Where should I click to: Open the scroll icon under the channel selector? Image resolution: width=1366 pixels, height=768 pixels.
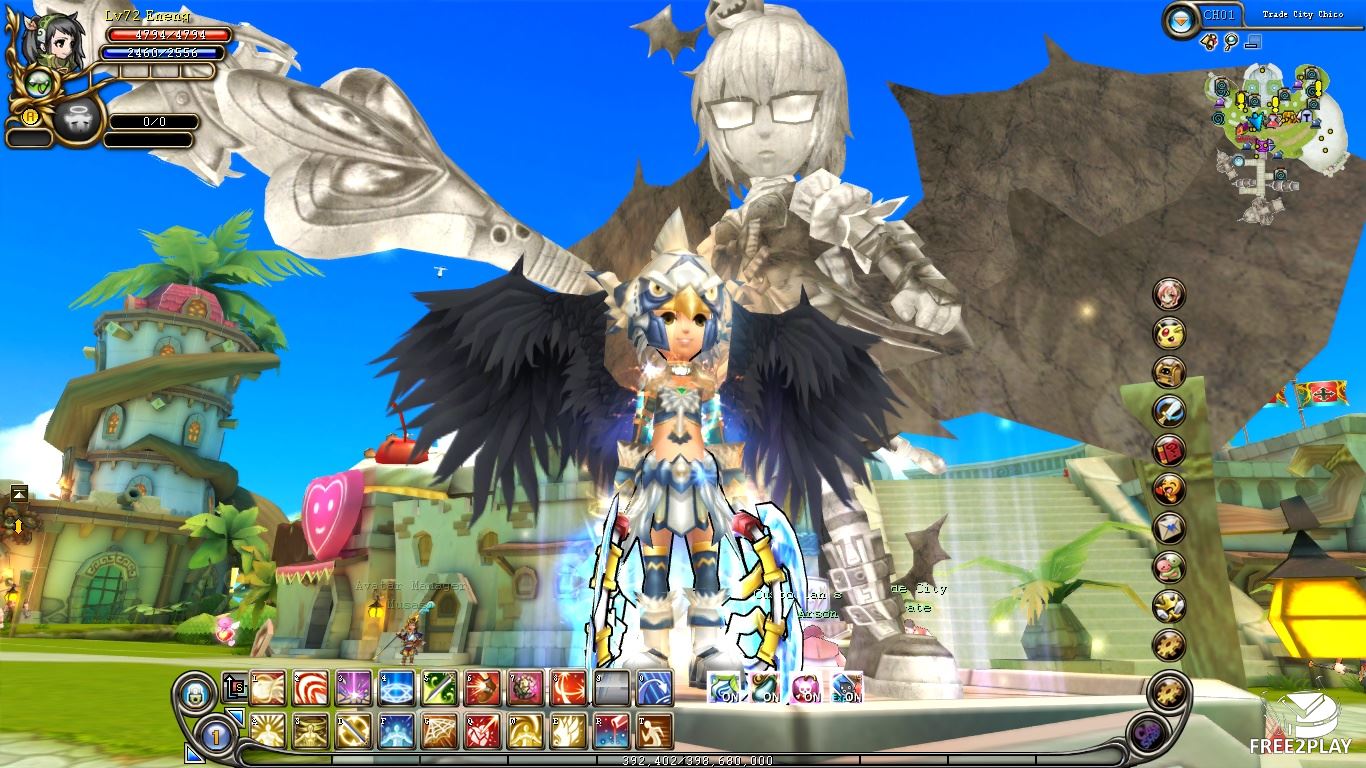click(1210, 42)
